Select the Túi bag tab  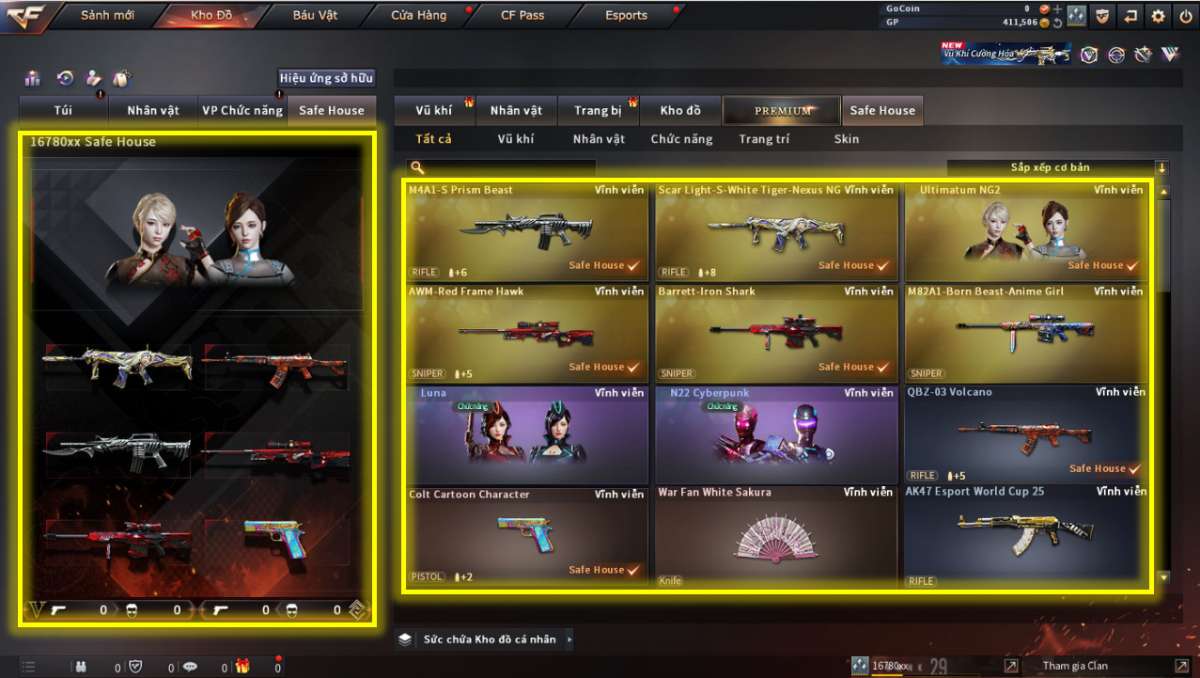pyautogui.click(x=62, y=111)
